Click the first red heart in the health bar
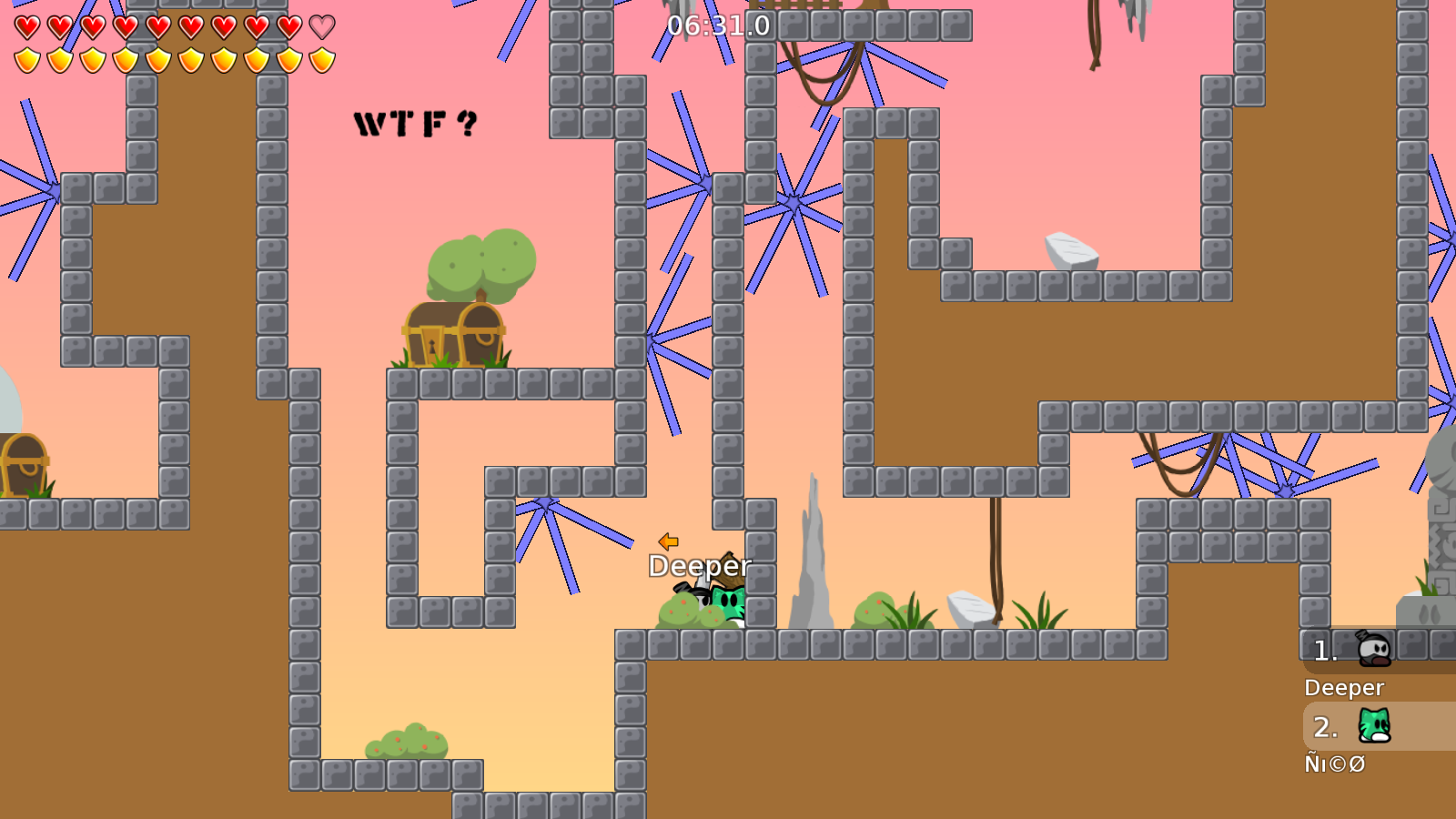The width and height of the screenshot is (1456, 819). pos(25,27)
